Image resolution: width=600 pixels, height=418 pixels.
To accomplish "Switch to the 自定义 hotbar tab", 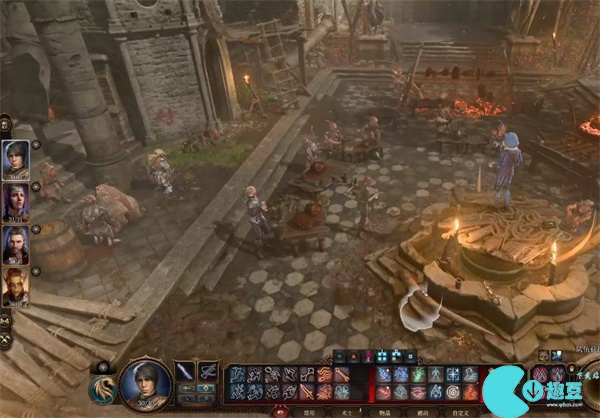I will [460, 411].
